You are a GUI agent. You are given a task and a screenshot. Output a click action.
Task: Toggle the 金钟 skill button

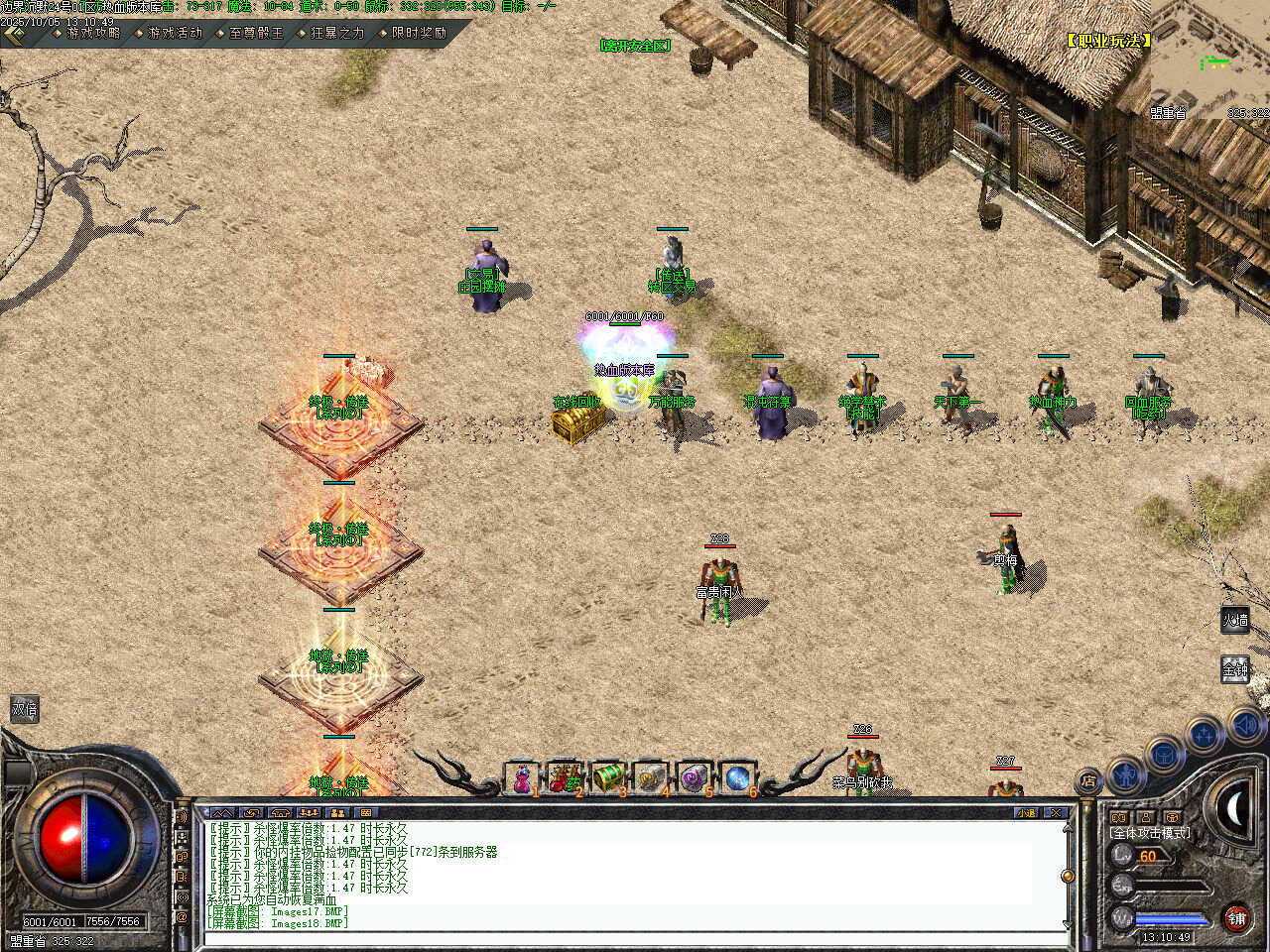(1235, 669)
